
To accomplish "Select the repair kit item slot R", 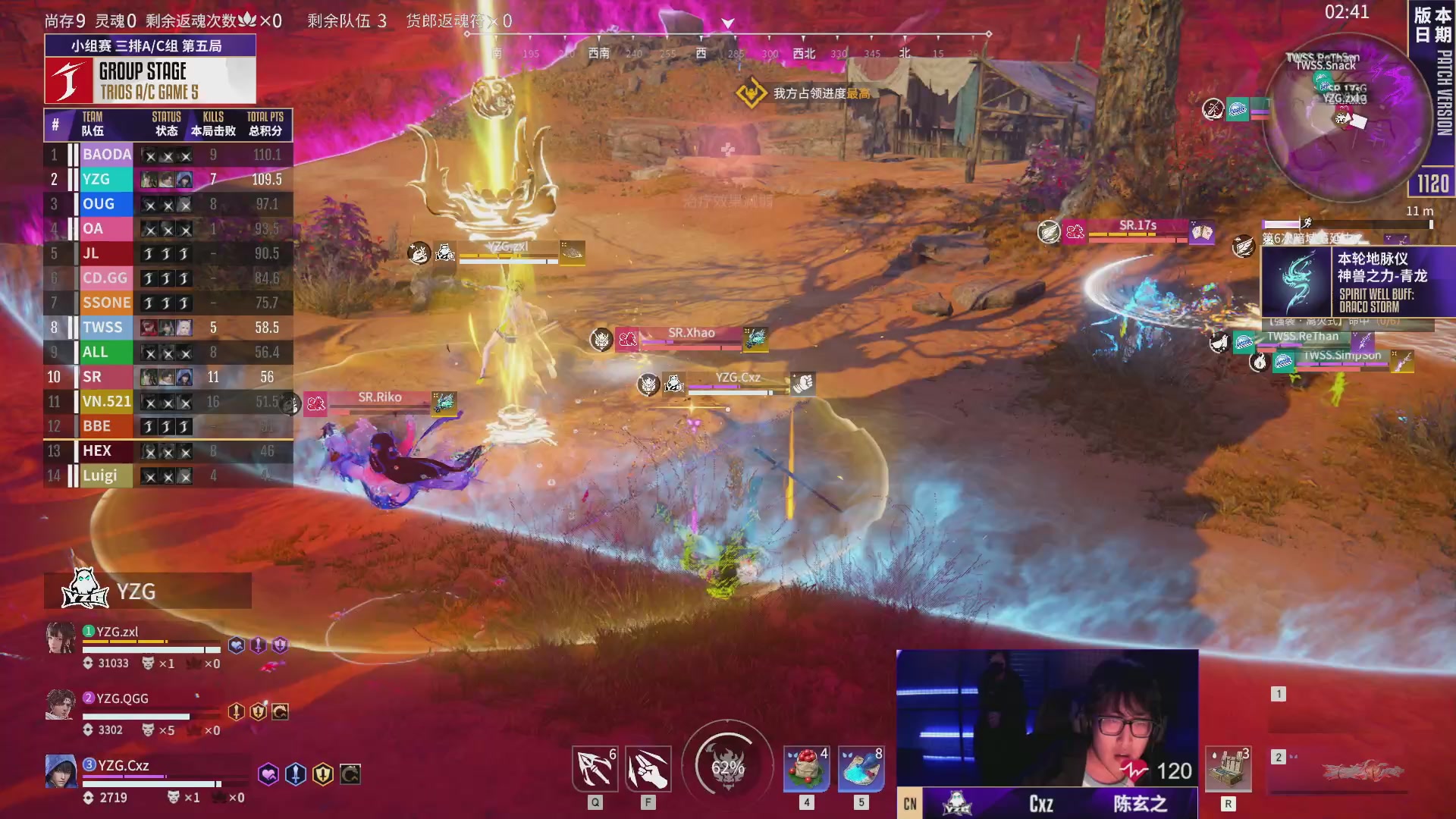I will click(1228, 769).
